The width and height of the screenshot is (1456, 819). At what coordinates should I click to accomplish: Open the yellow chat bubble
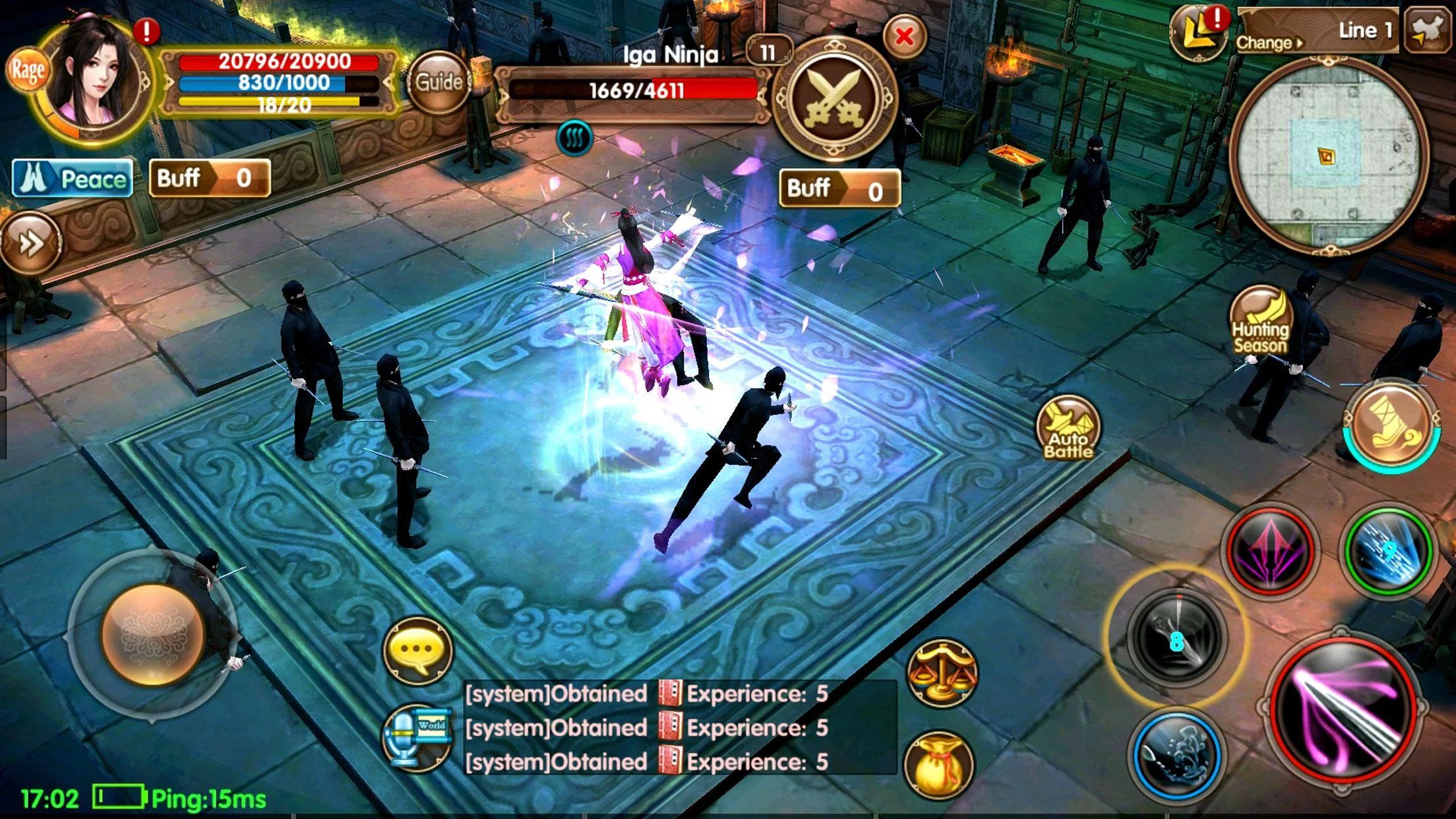[418, 650]
